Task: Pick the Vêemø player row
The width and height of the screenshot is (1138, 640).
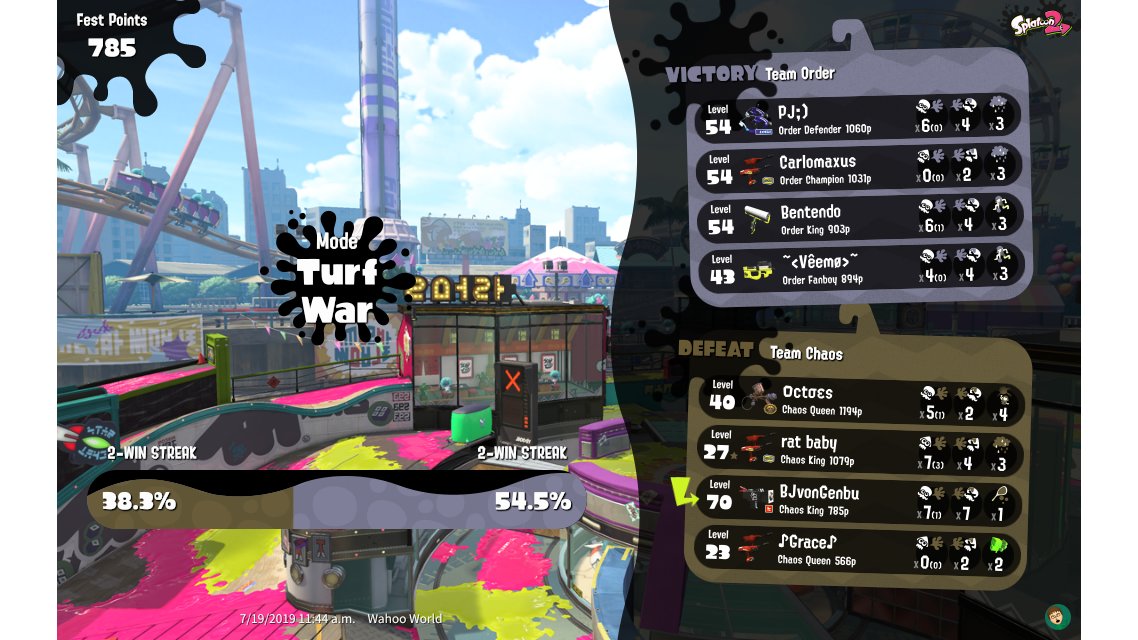Action: (858, 269)
